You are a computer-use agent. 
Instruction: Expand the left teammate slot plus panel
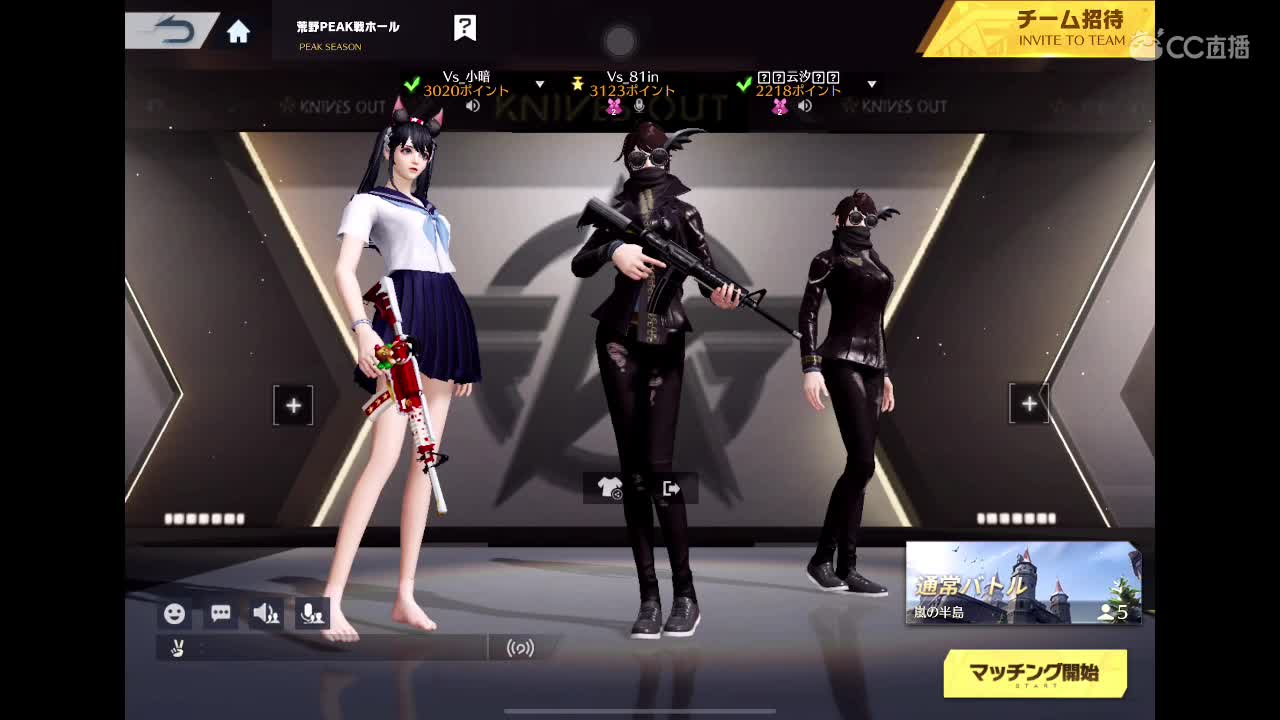coord(292,405)
